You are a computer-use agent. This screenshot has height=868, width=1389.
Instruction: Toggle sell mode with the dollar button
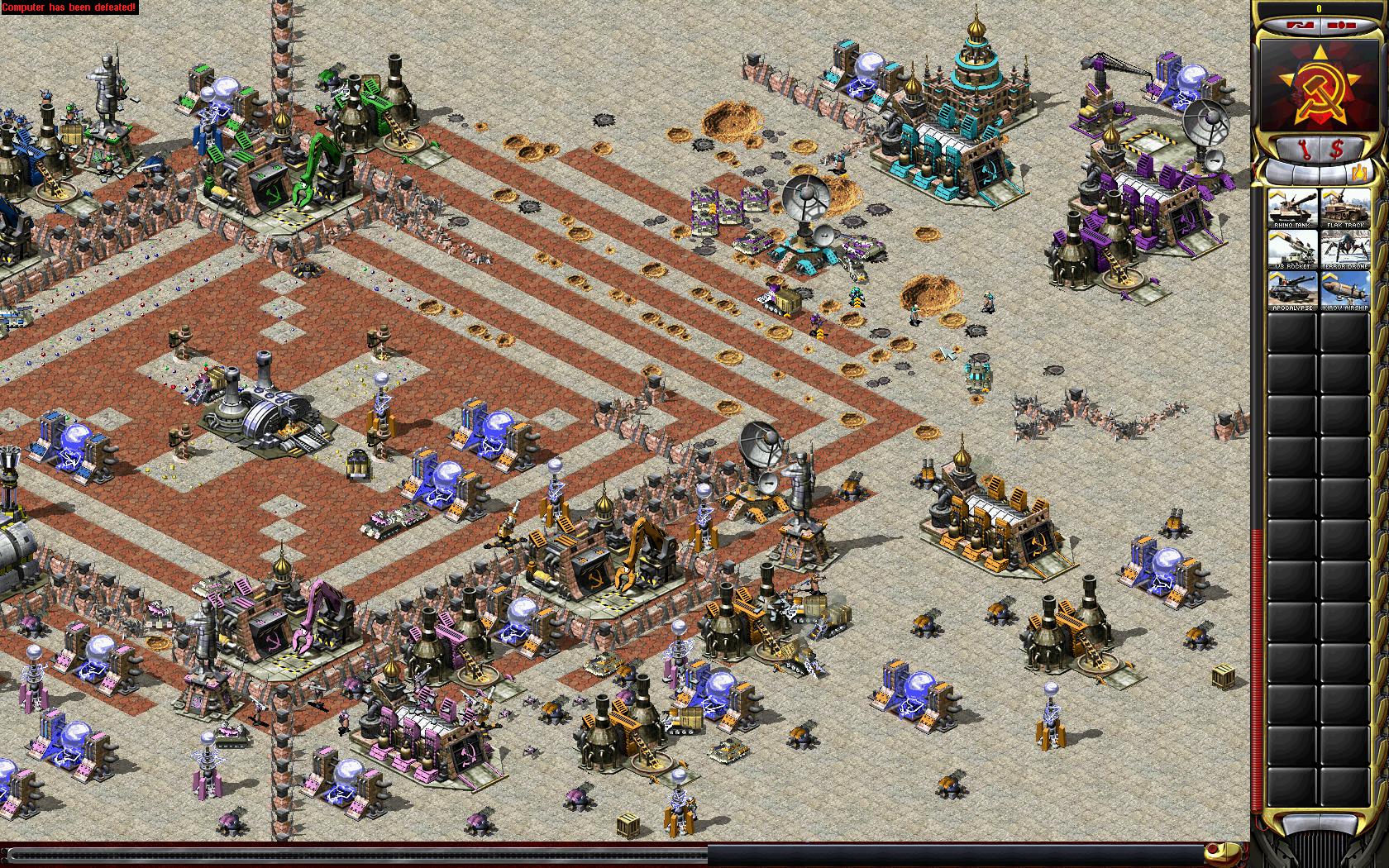click(1337, 150)
